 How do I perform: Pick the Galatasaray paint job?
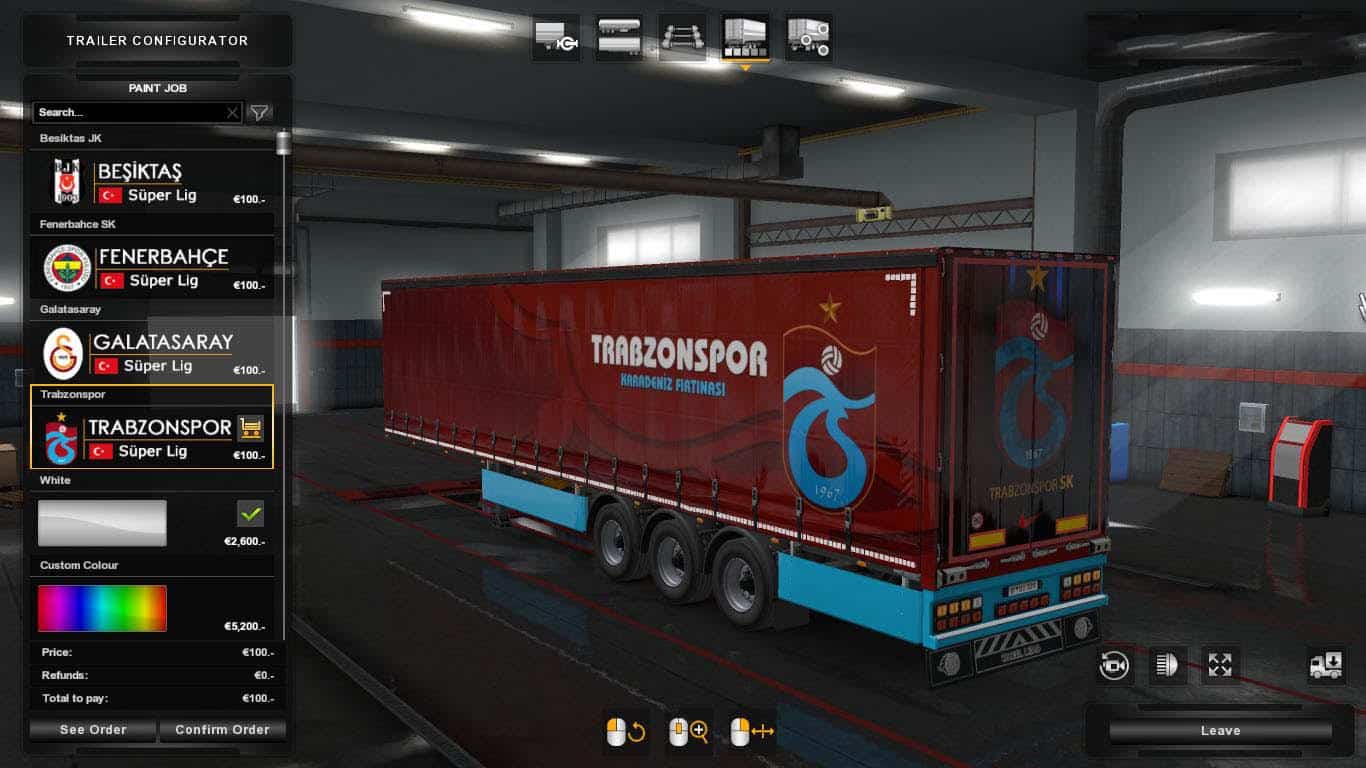152,354
